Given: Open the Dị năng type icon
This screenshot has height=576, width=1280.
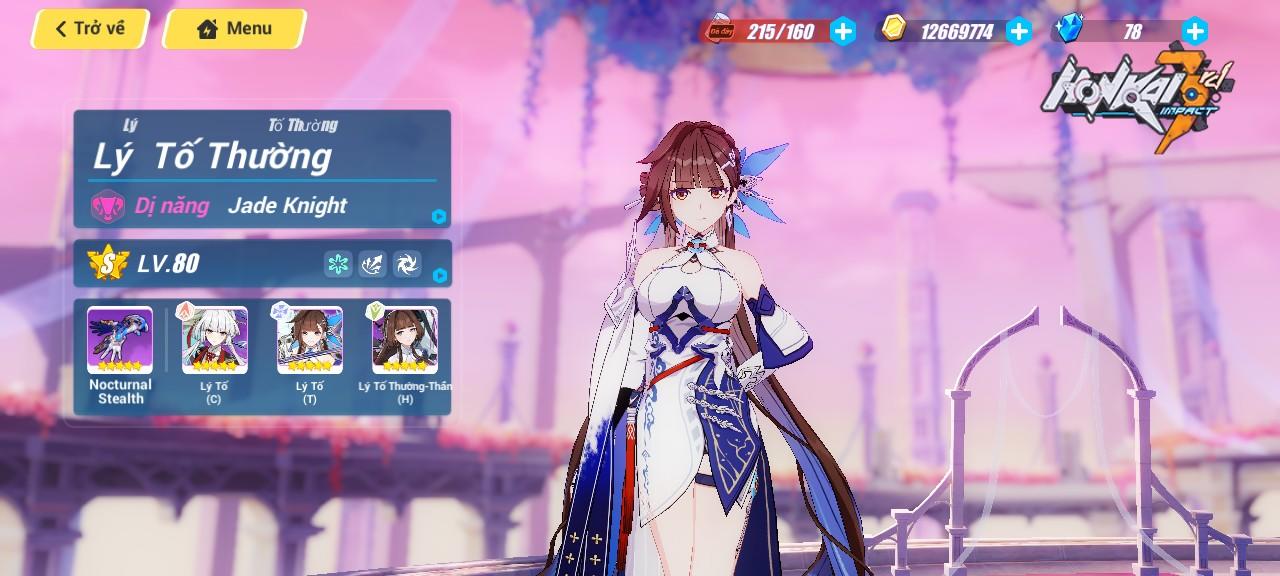Looking at the screenshot, I should (x=107, y=206).
